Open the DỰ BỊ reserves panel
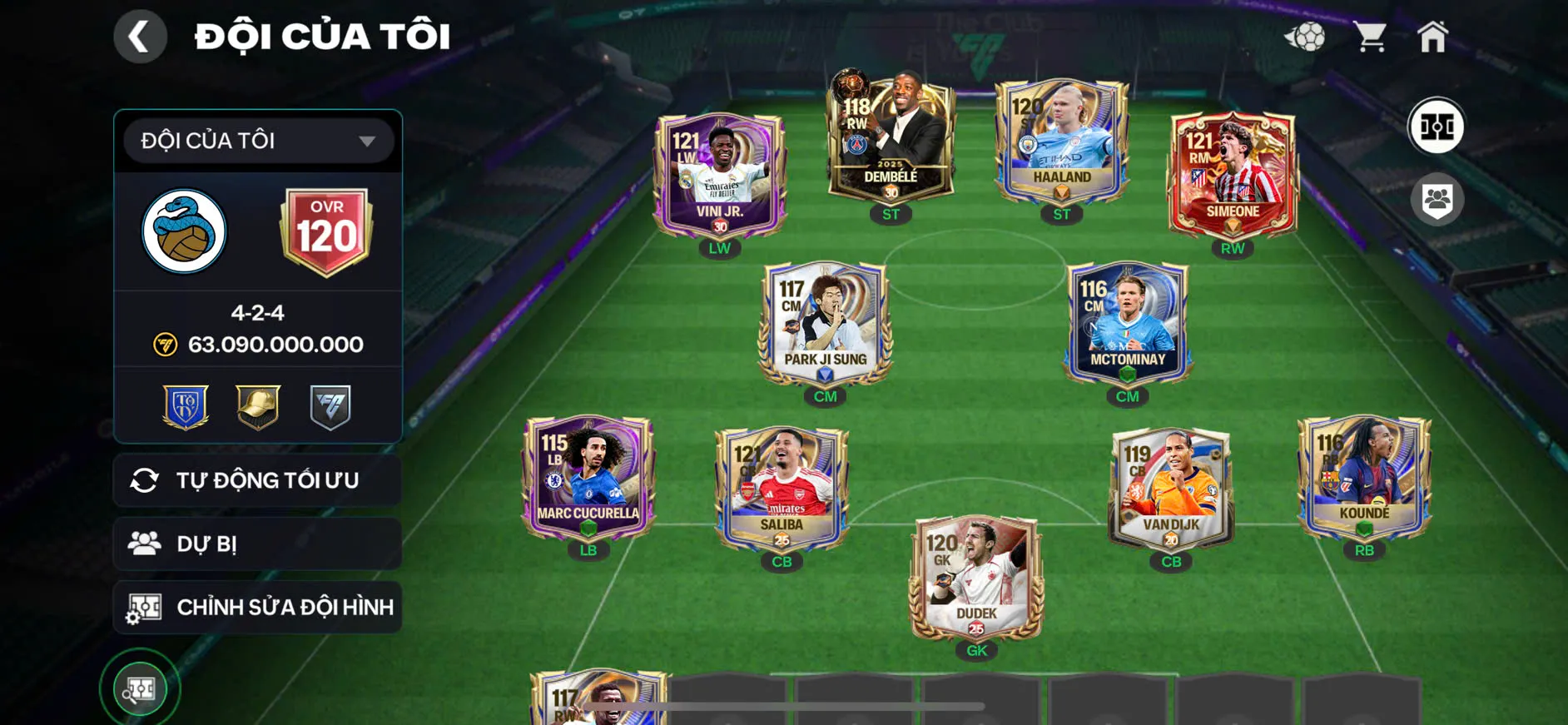 tap(257, 544)
